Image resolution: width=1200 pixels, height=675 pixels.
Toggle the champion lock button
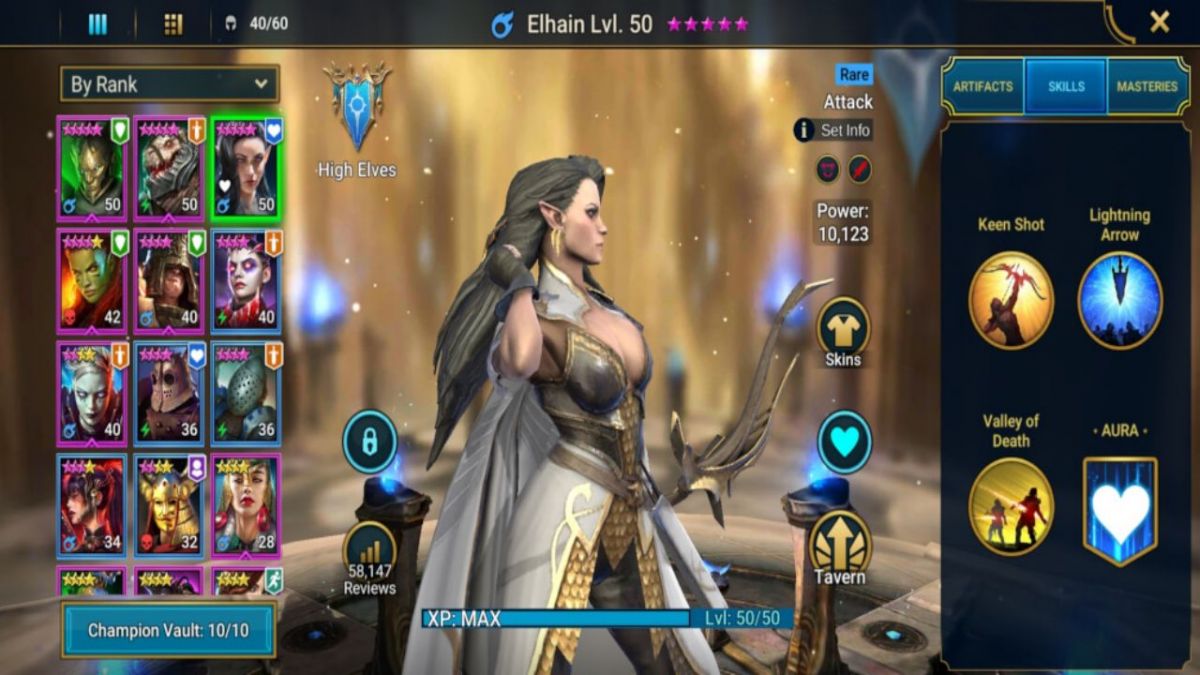[369, 442]
